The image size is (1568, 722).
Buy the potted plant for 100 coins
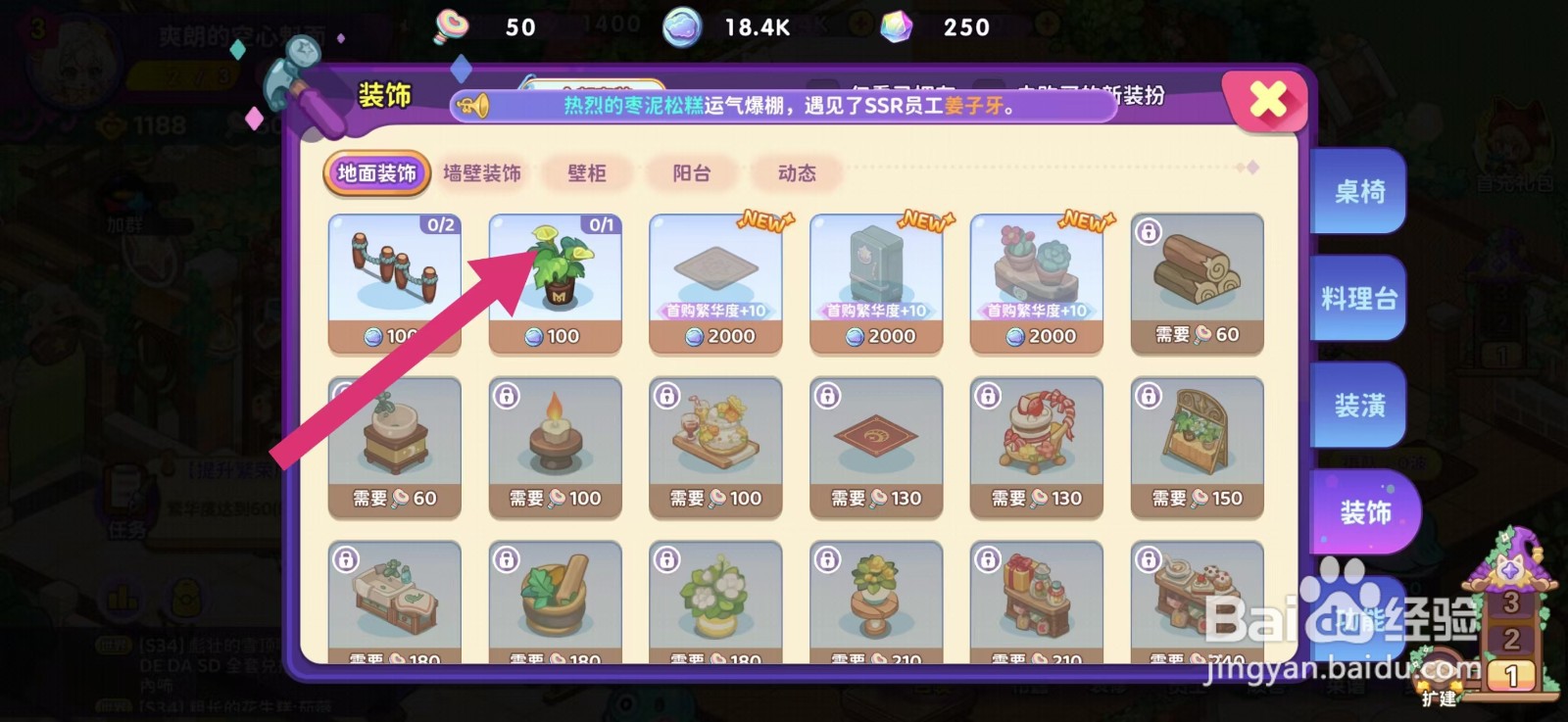555,279
